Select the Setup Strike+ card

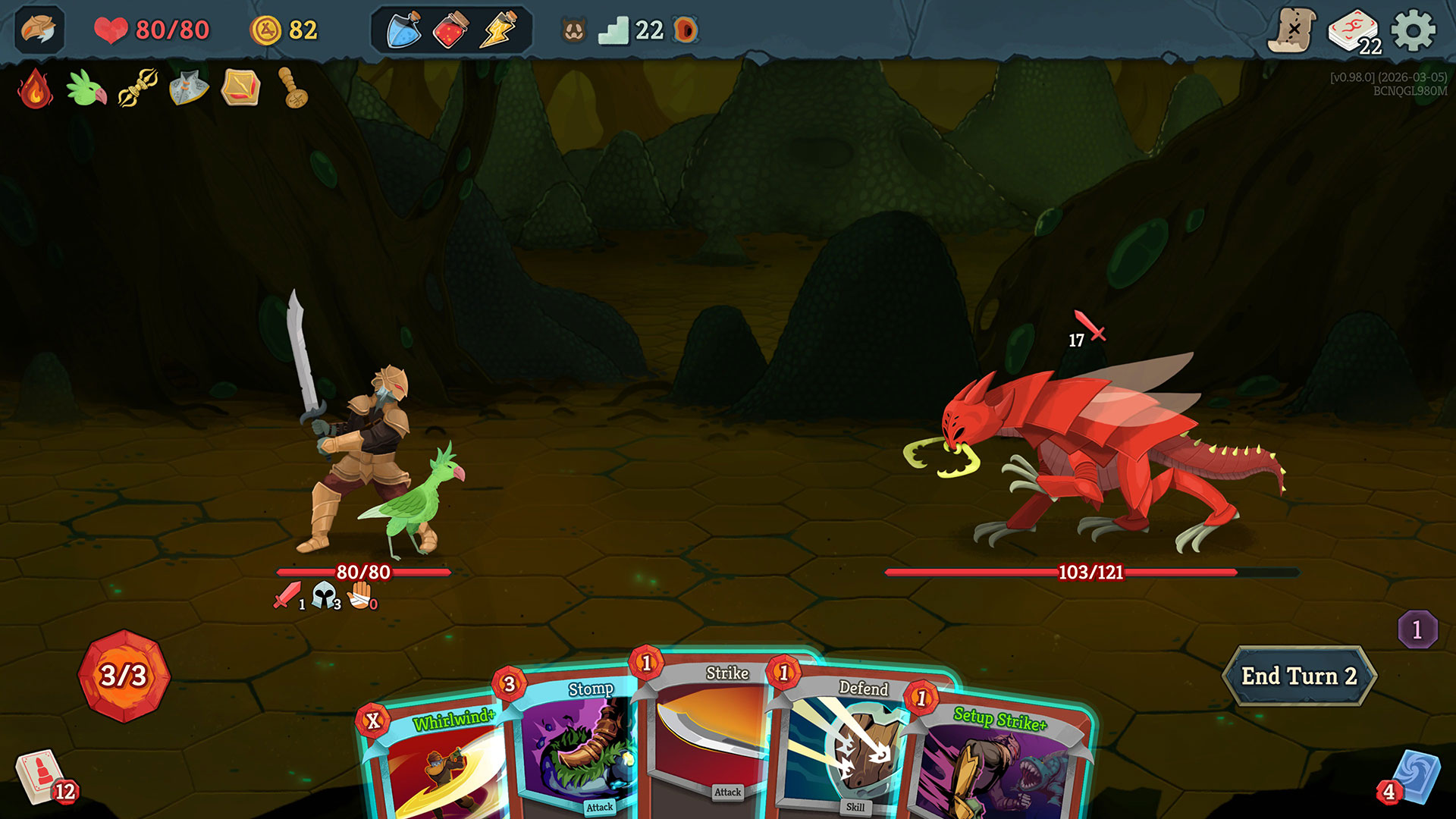[1001, 766]
